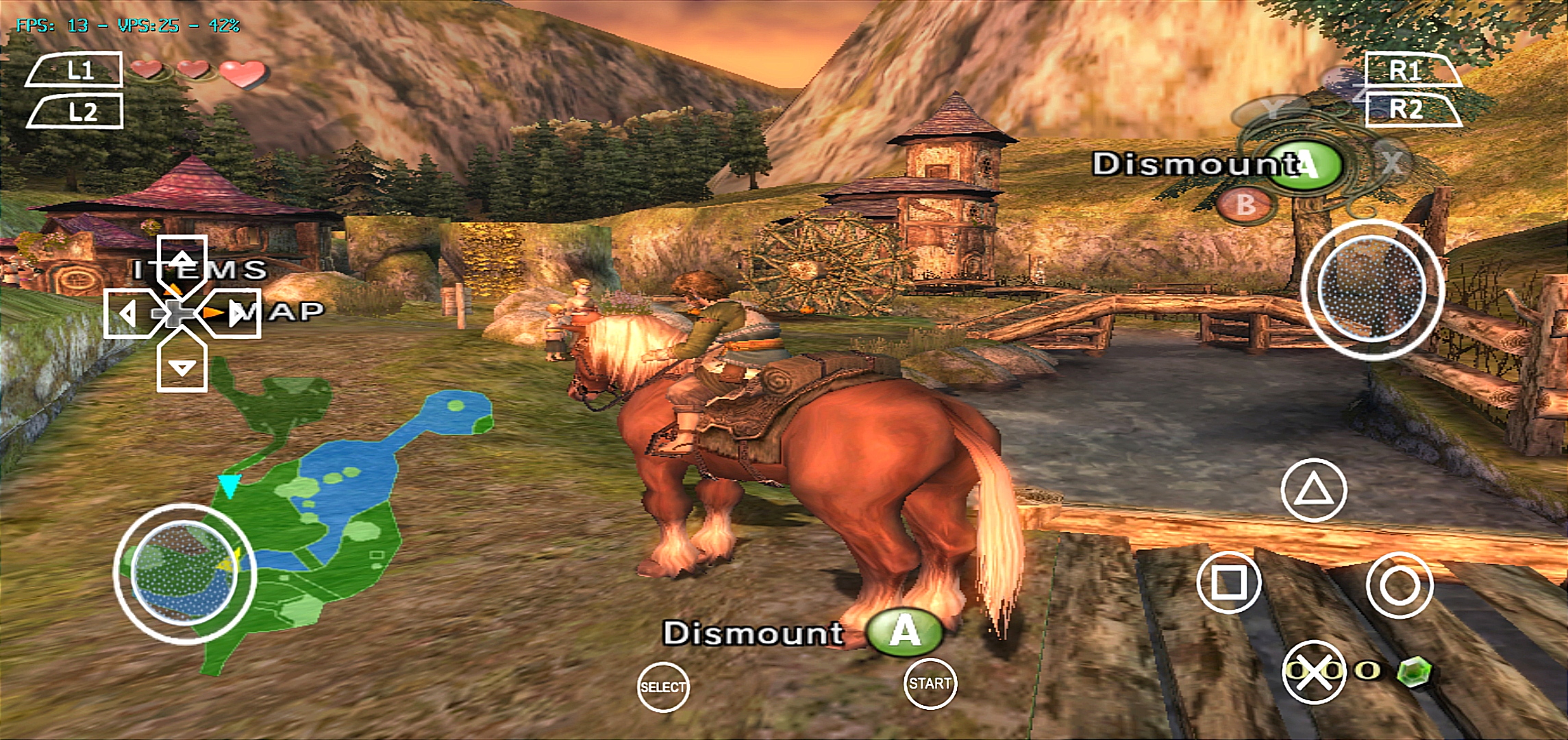Screen dimensions: 1568x740
Task: Tap the L2 shoulder button
Action: 77,112
